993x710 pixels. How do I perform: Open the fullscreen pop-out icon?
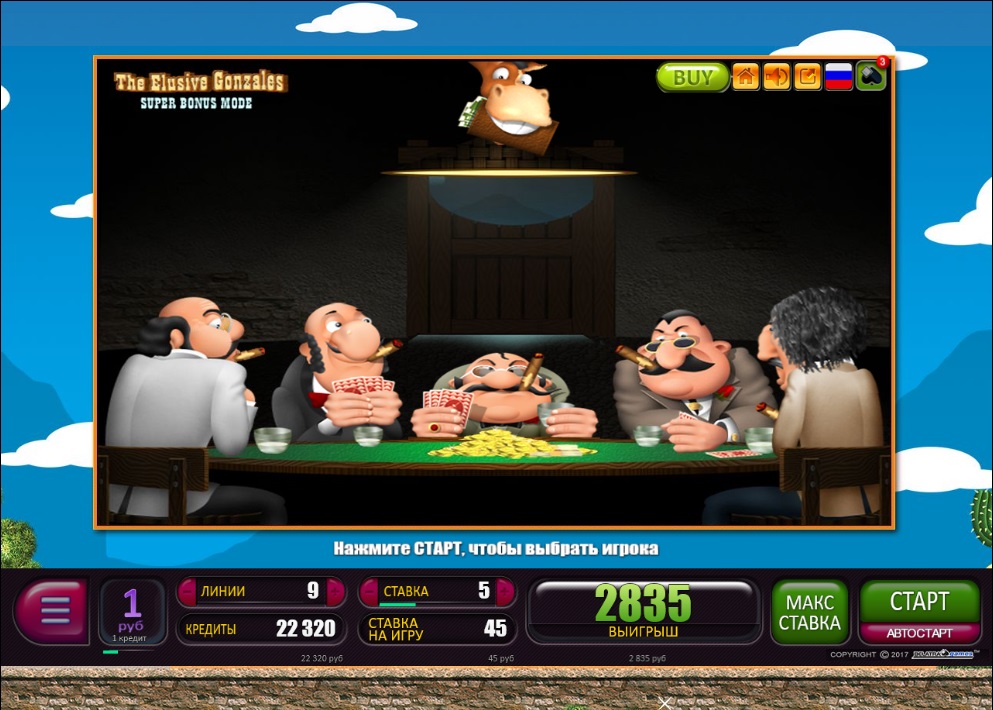(x=807, y=77)
